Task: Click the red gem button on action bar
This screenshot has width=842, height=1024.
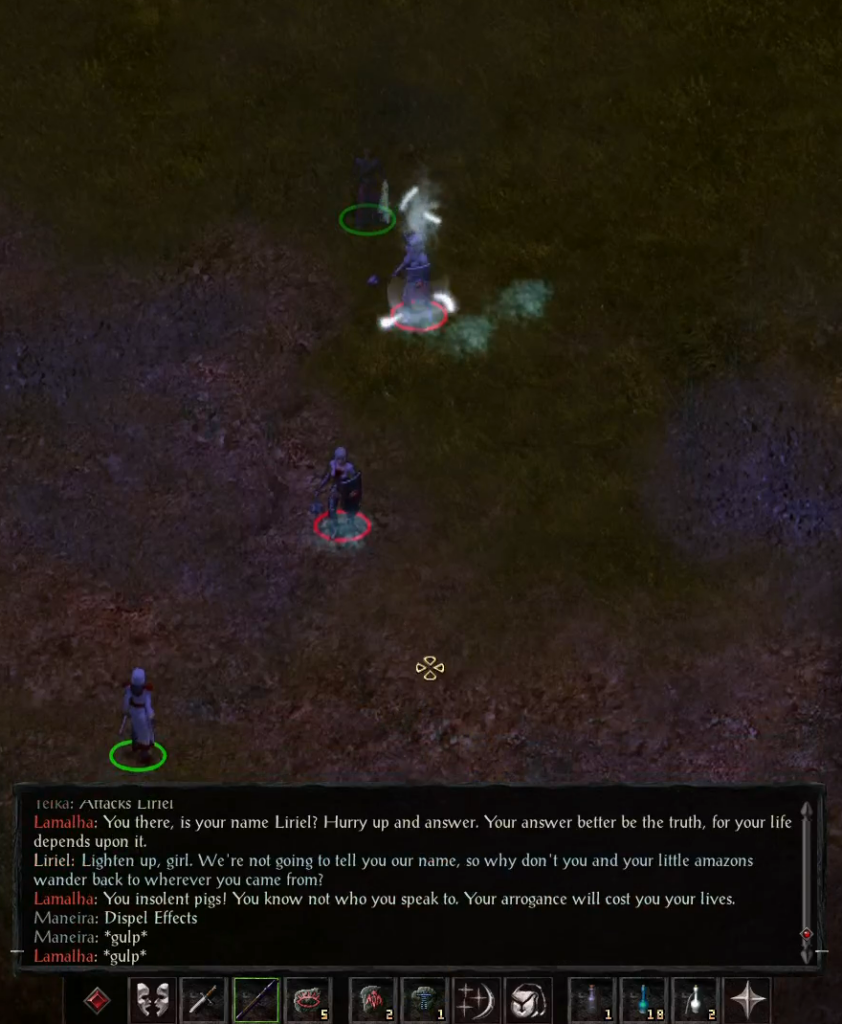Action: pos(97,1000)
